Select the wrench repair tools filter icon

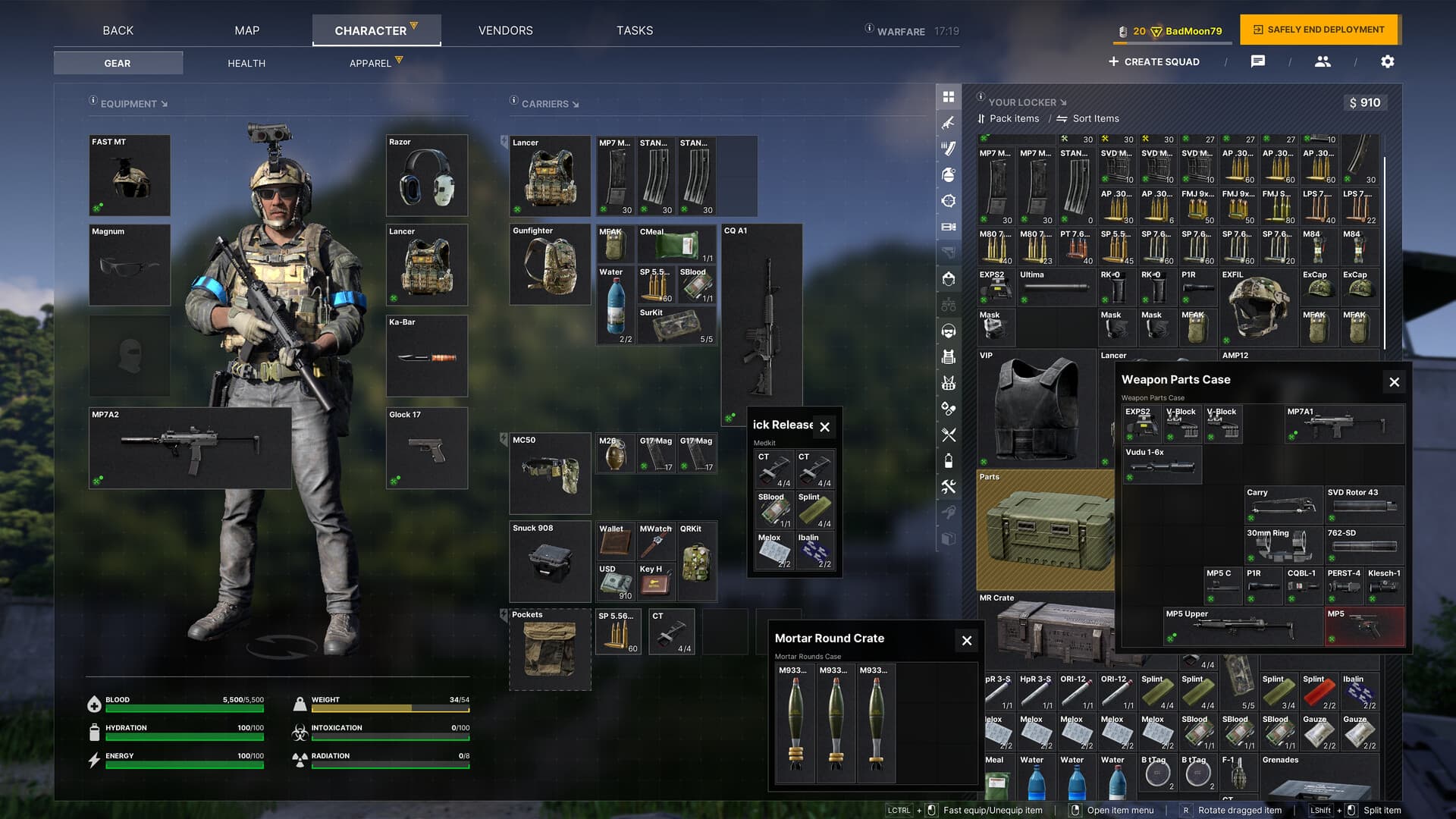pos(949,486)
